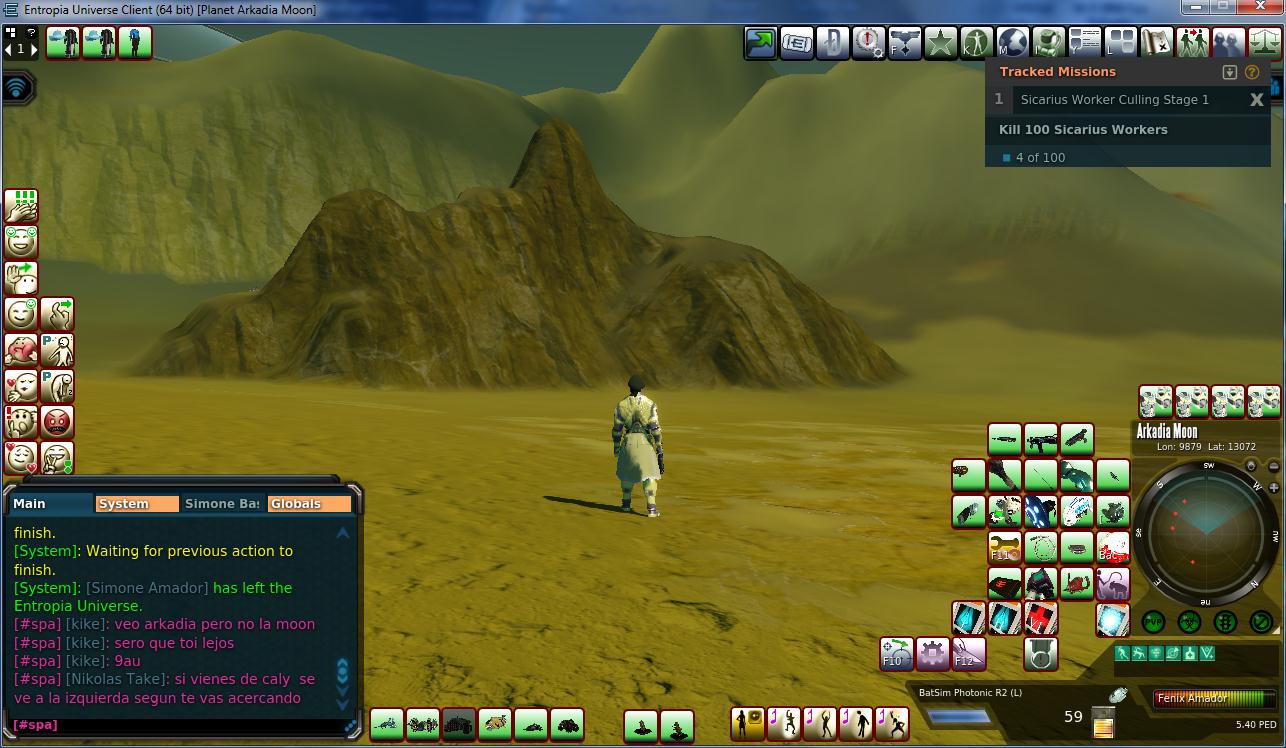Image resolution: width=1286 pixels, height=748 pixels.
Task: Use the F11 wrench repair tool
Action: pyautogui.click(x=1004, y=547)
